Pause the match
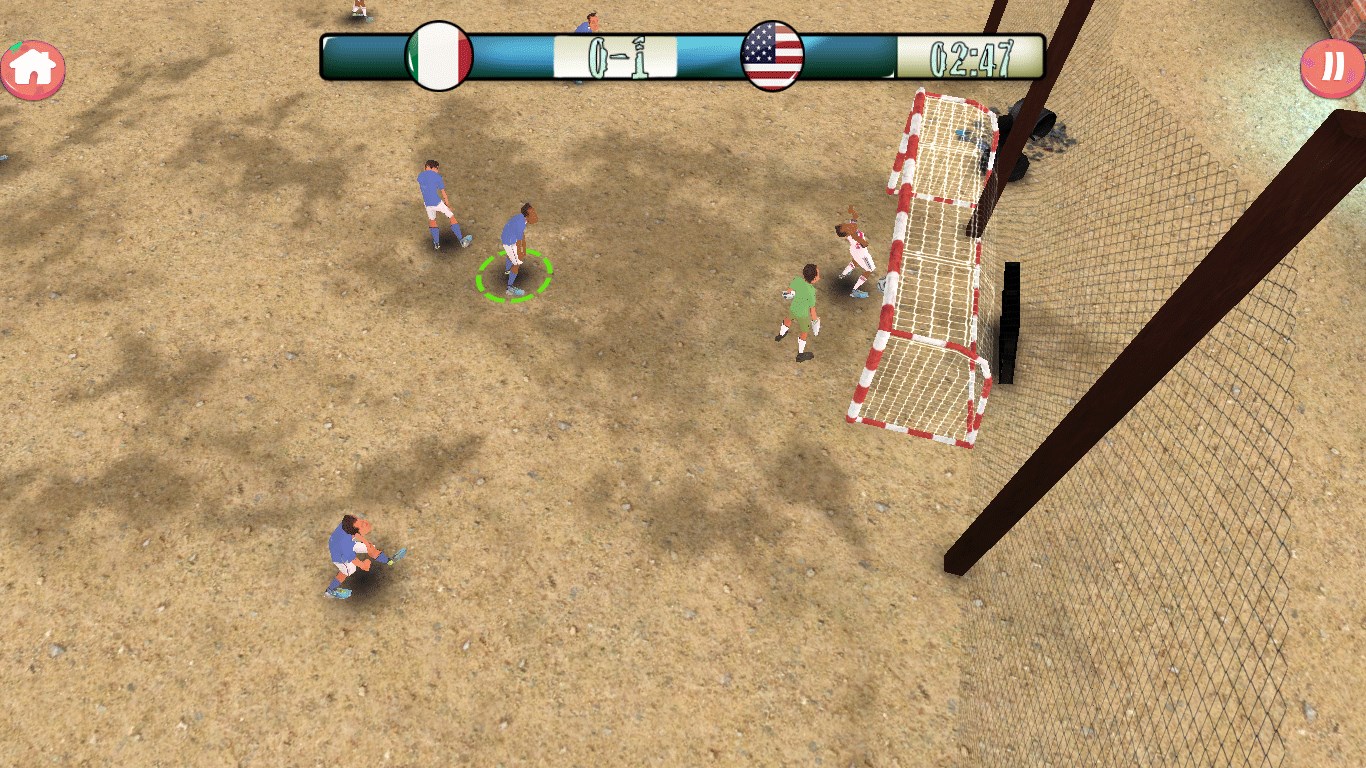Image resolution: width=1366 pixels, height=768 pixels. (1332, 67)
